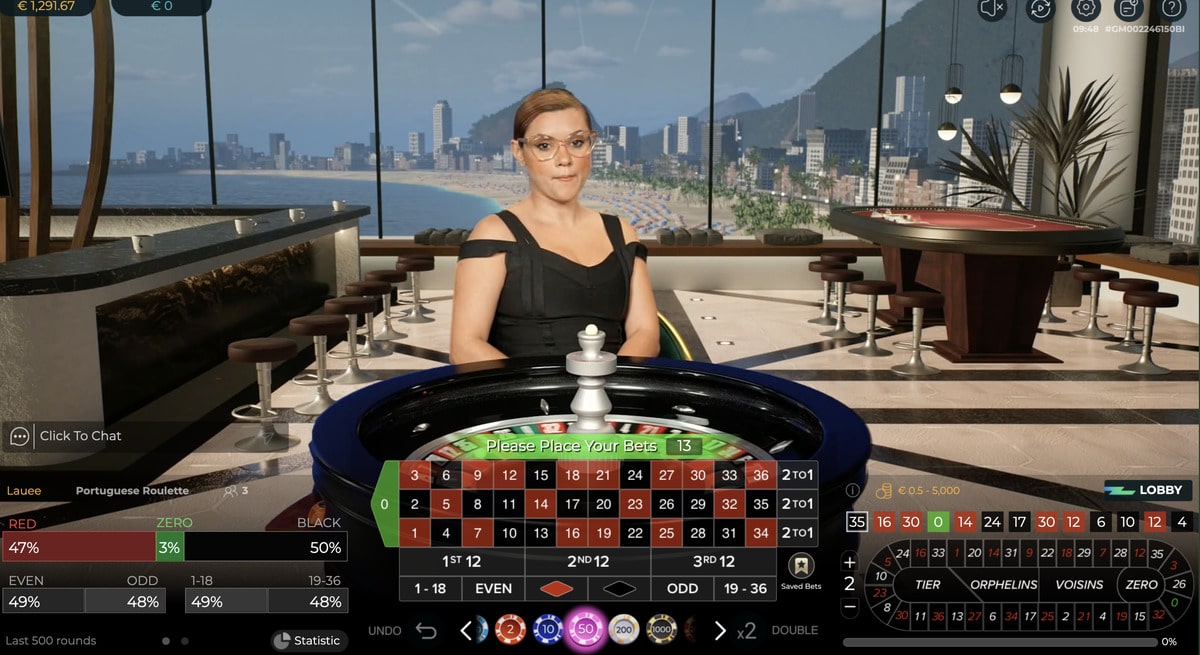Viewport: 1200px width, 655px height.
Task: Bet on EVEN numbers
Action: pos(493,588)
